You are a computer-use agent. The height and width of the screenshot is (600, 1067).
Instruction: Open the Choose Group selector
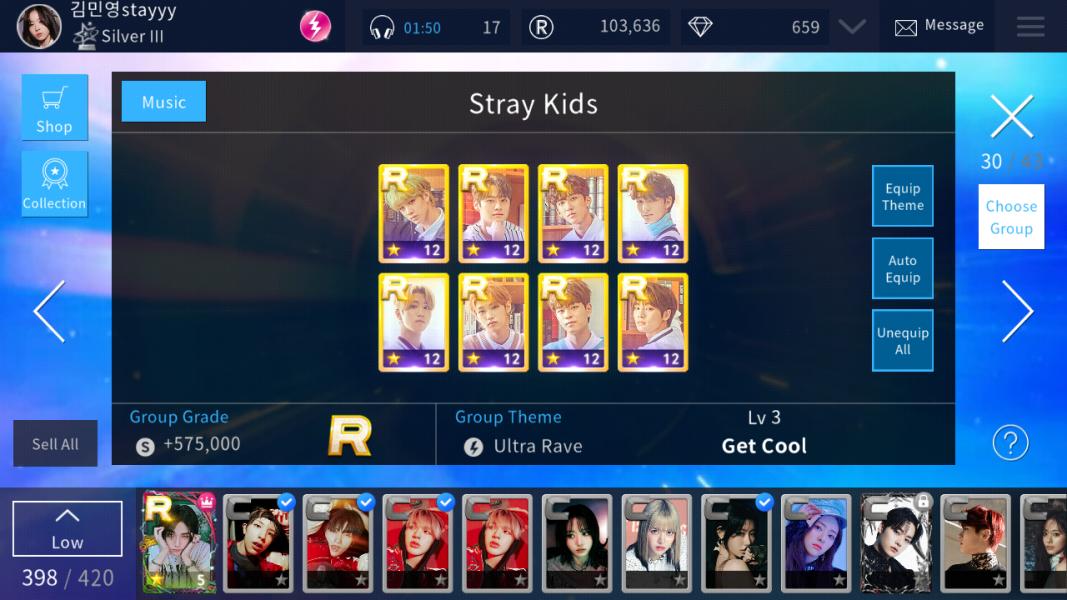coord(1011,217)
